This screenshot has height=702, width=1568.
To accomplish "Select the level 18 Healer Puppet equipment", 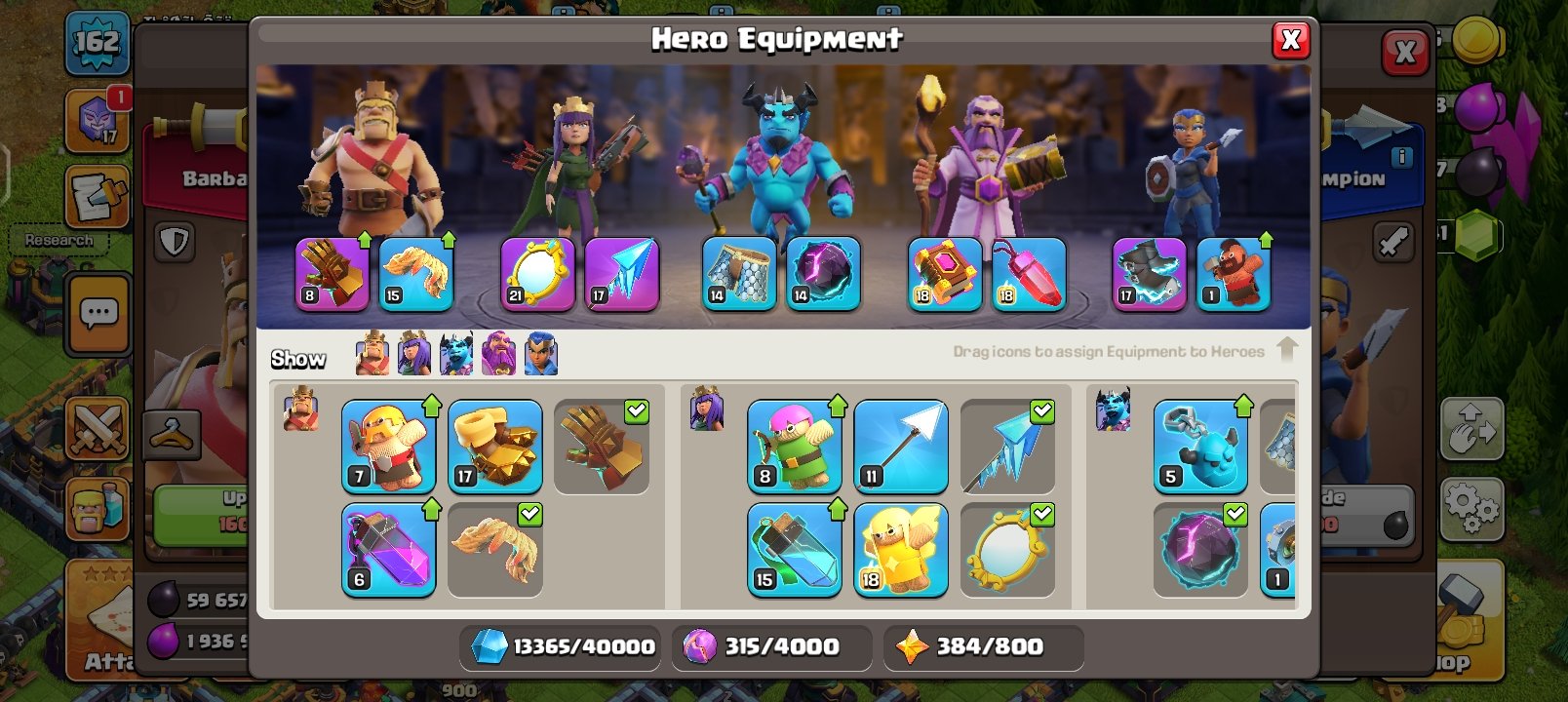I will tap(901, 549).
